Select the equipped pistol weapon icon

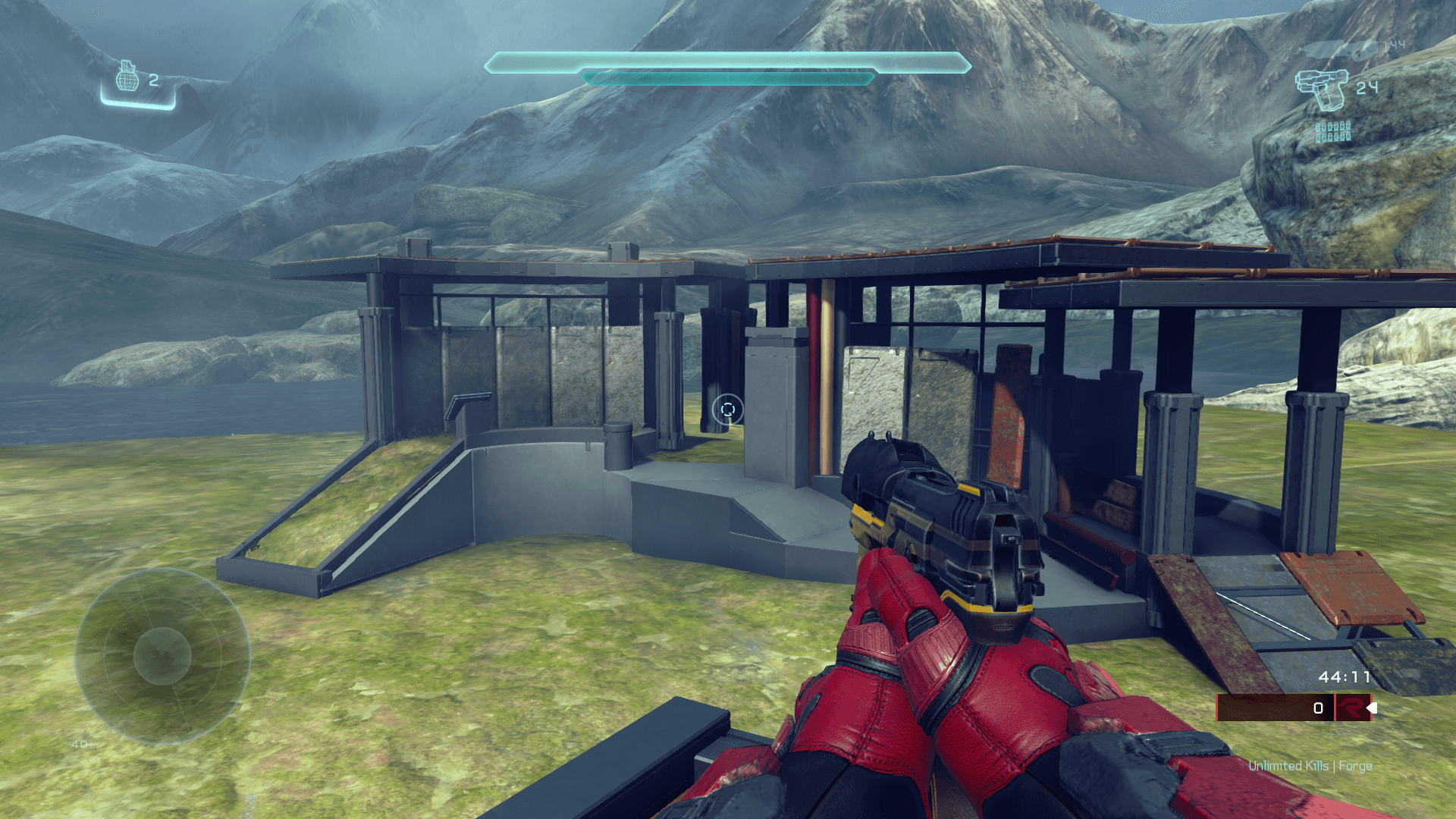pyautogui.click(x=1322, y=90)
